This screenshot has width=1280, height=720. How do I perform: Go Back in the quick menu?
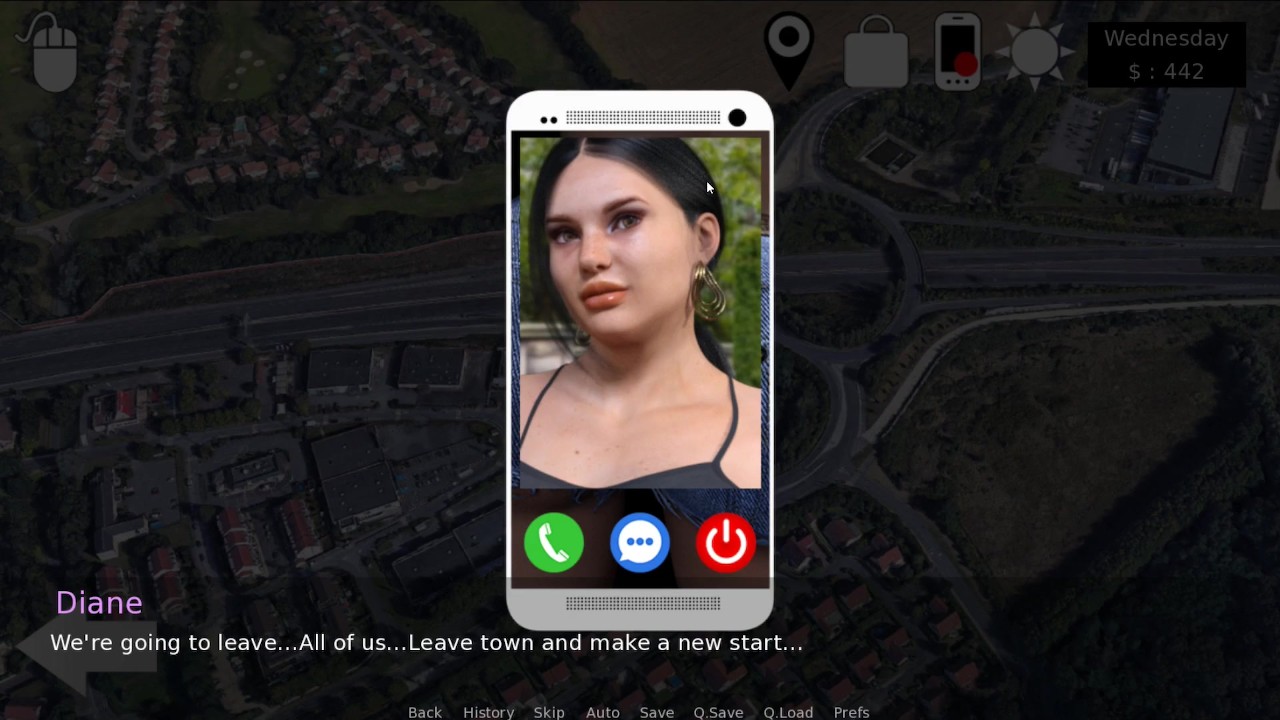pyautogui.click(x=425, y=712)
